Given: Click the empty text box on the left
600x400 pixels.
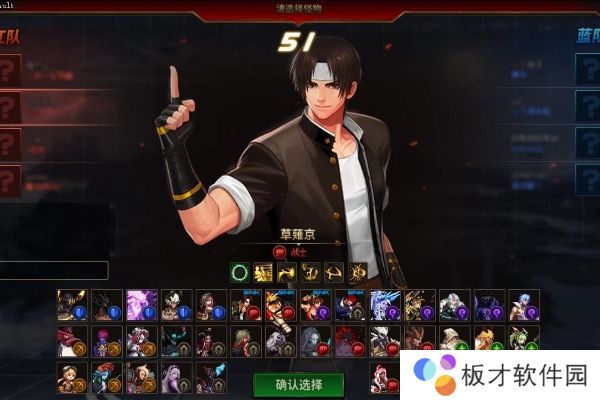Looking at the screenshot, I should pyautogui.click(x=54, y=270).
